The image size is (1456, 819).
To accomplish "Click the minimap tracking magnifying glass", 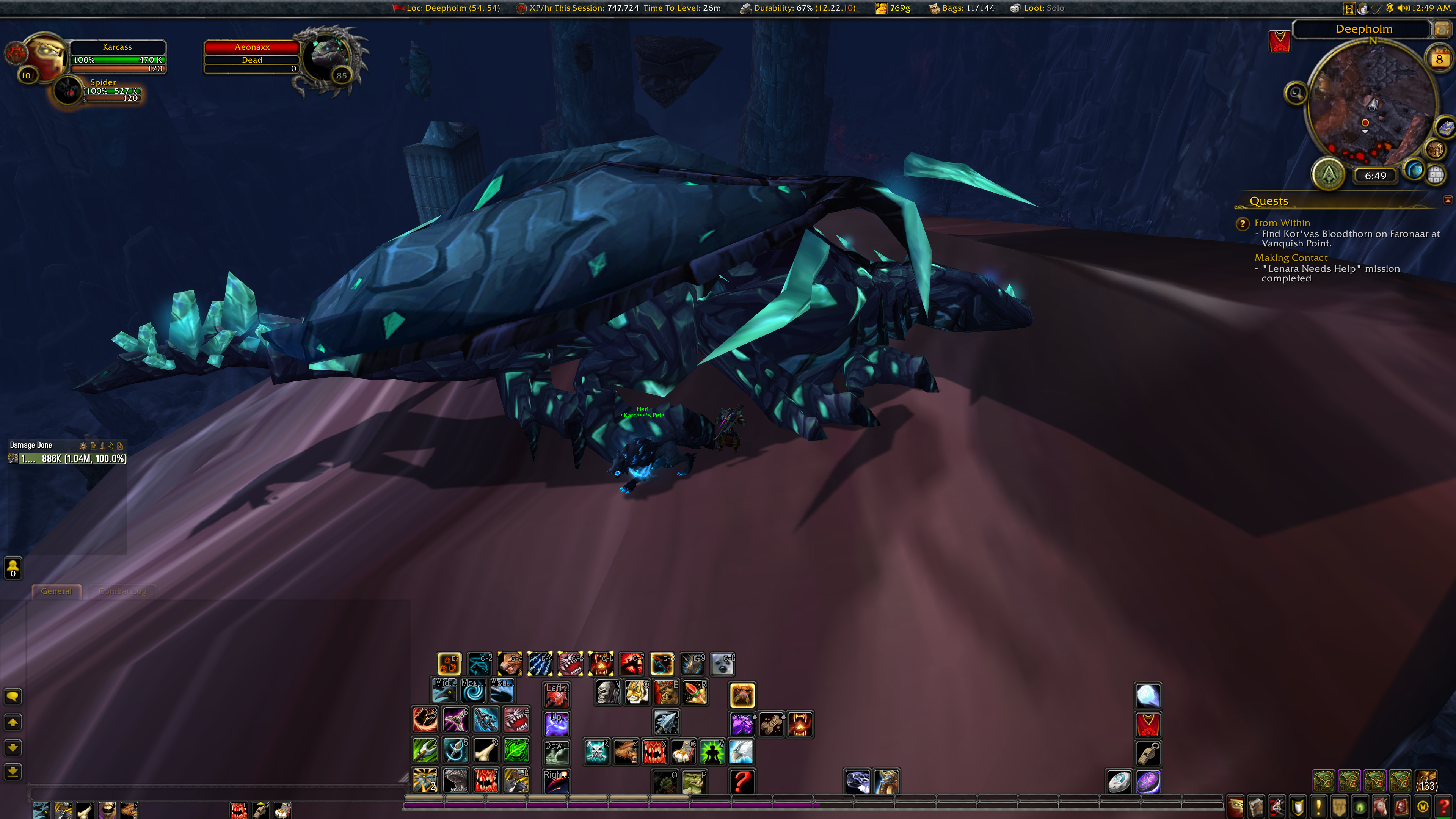I will (1296, 93).
